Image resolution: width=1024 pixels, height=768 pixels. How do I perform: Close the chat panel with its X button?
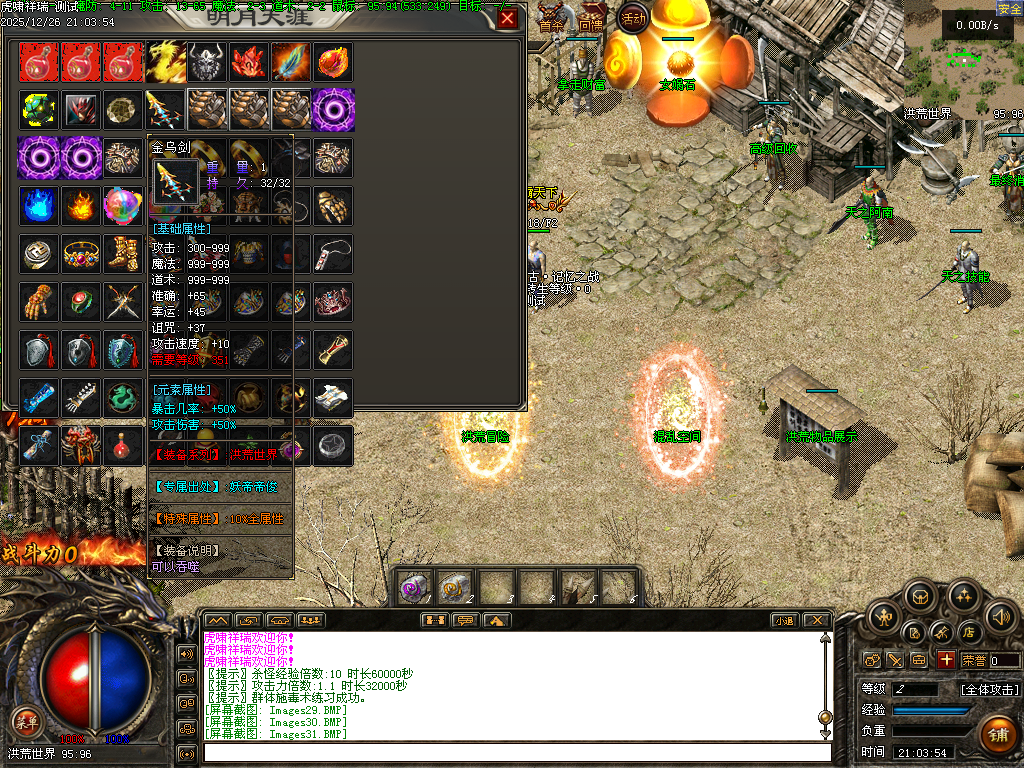(x=816, y=620)
